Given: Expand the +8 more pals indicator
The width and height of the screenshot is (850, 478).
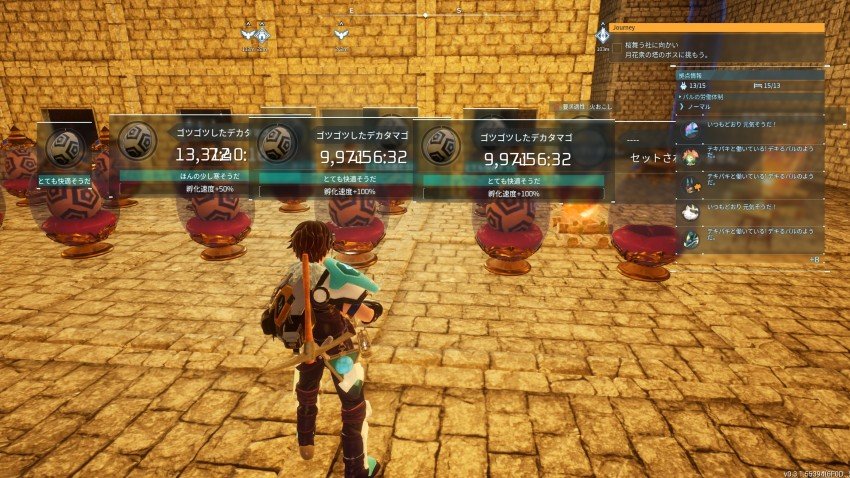Looking at the screenshot, I should pos(814,260).
